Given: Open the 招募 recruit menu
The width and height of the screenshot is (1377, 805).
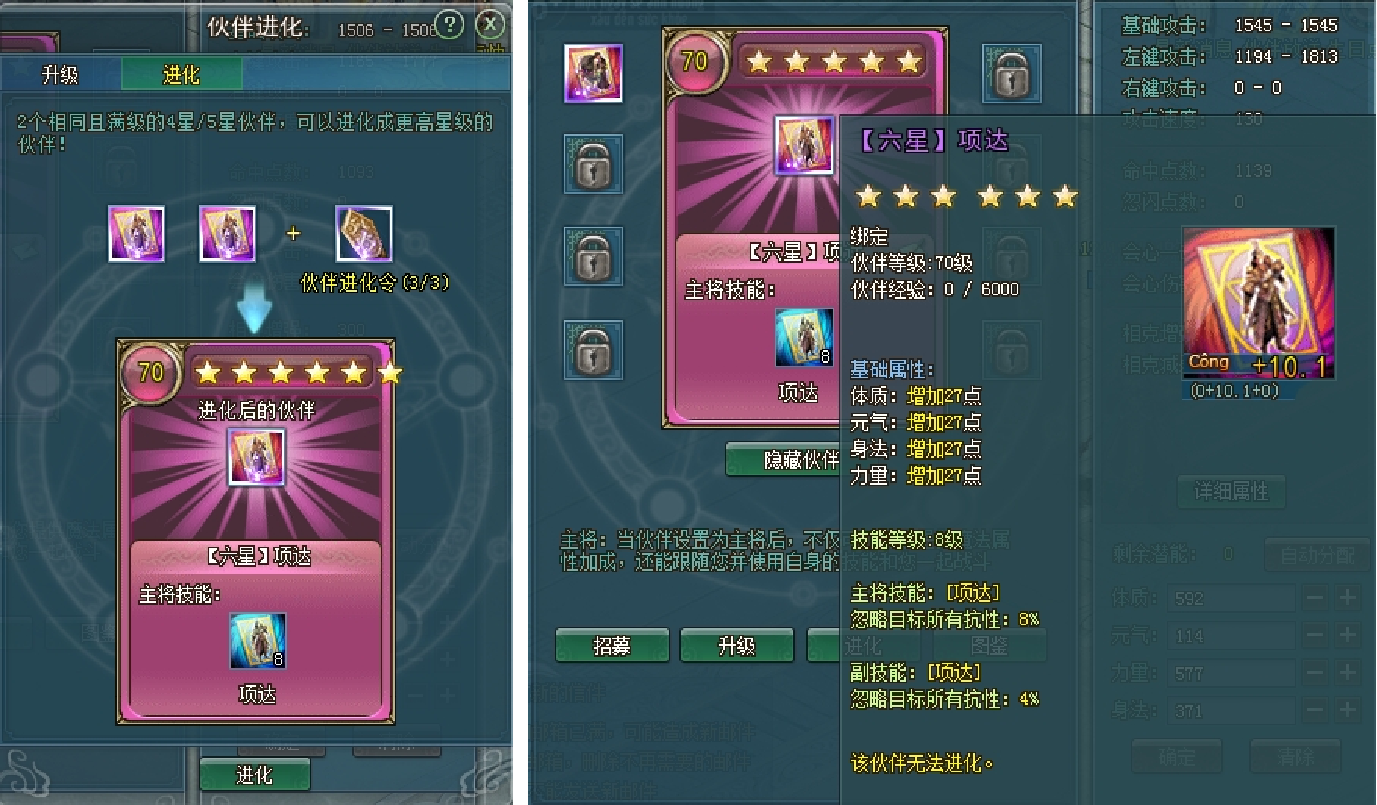Looking at the screenshot, I should click(611, 646).
